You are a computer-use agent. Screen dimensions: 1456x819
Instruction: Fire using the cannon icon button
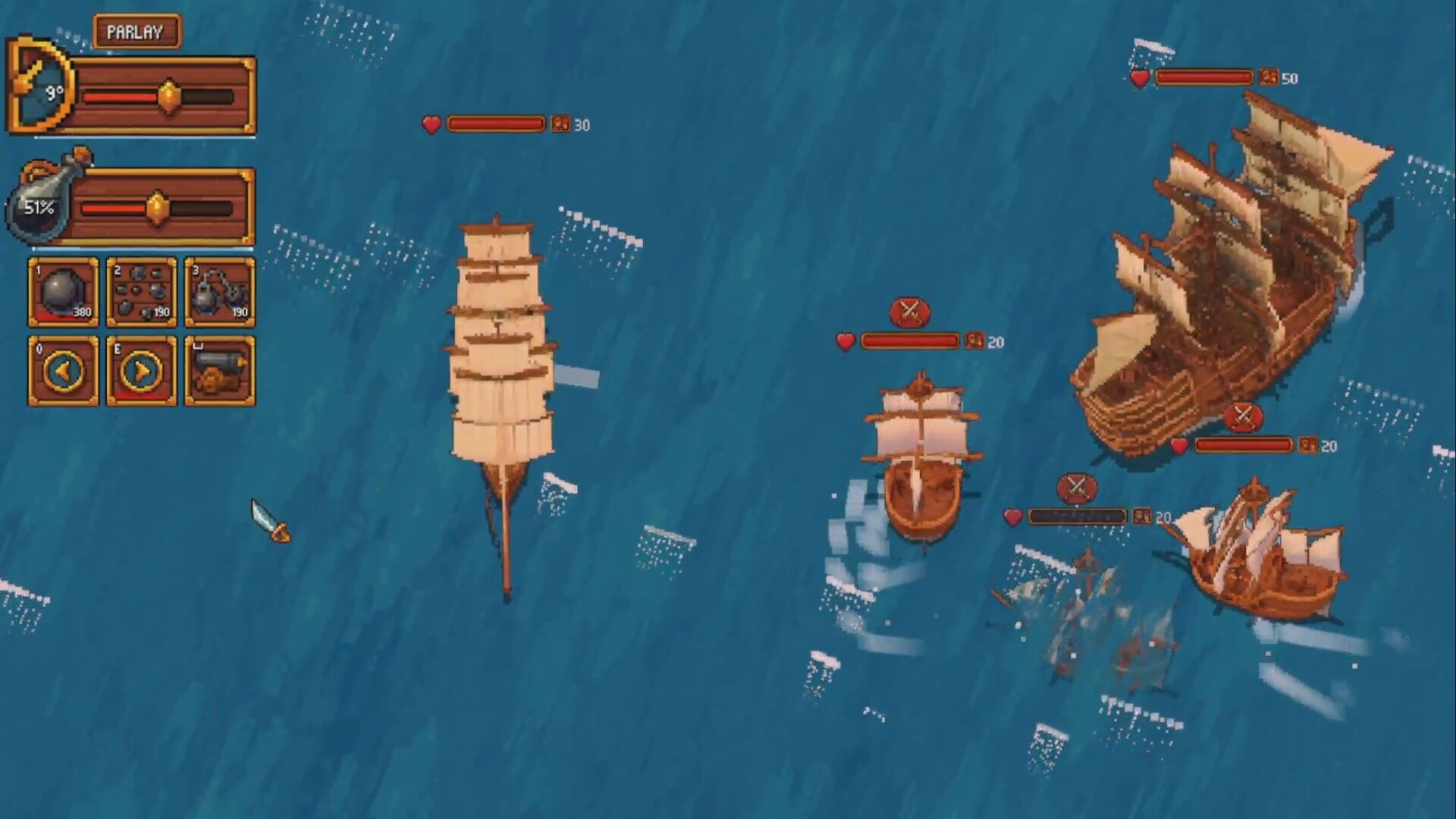pos(220,372)
